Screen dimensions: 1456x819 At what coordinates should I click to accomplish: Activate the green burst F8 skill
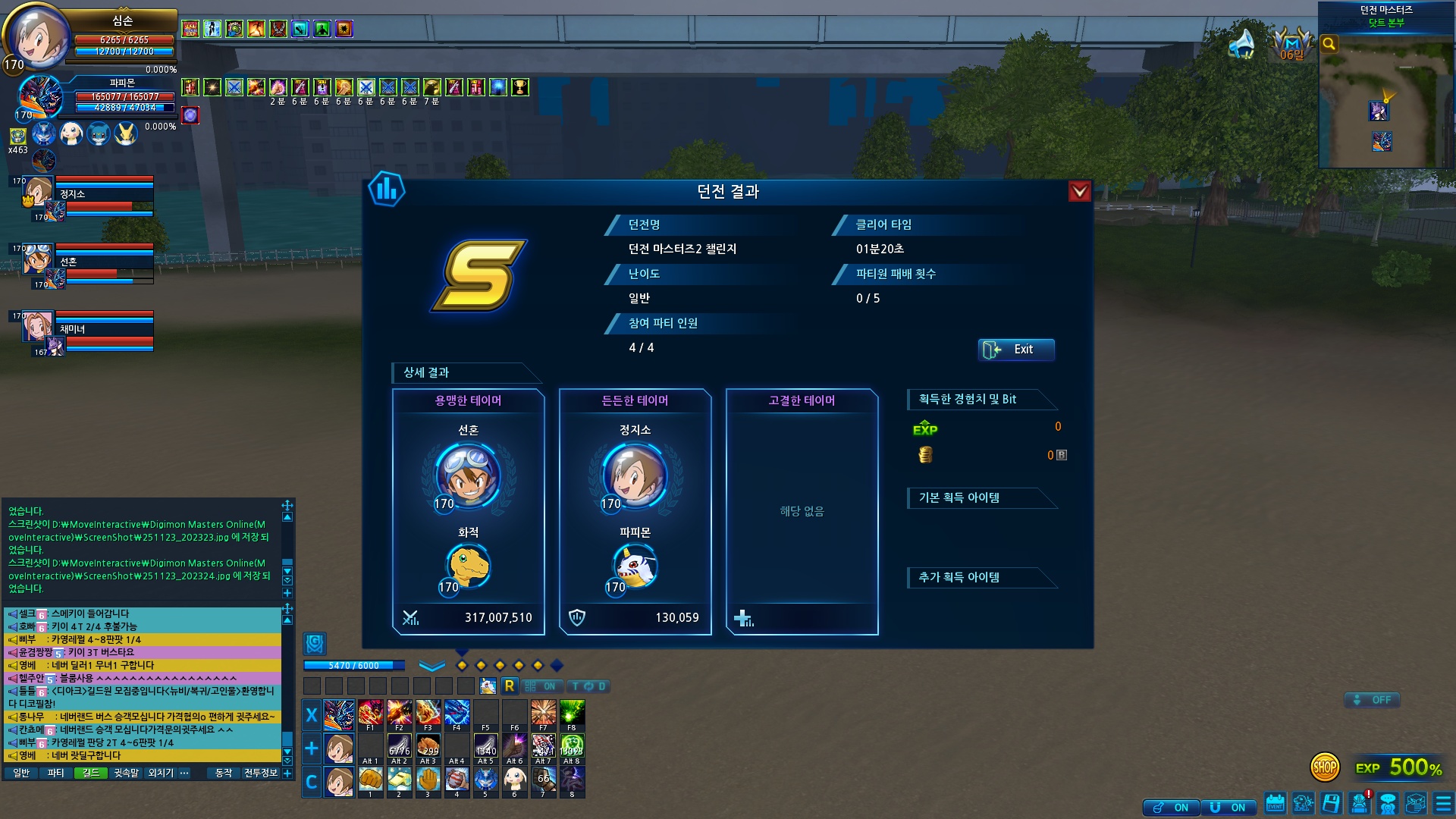click(572, 714)
